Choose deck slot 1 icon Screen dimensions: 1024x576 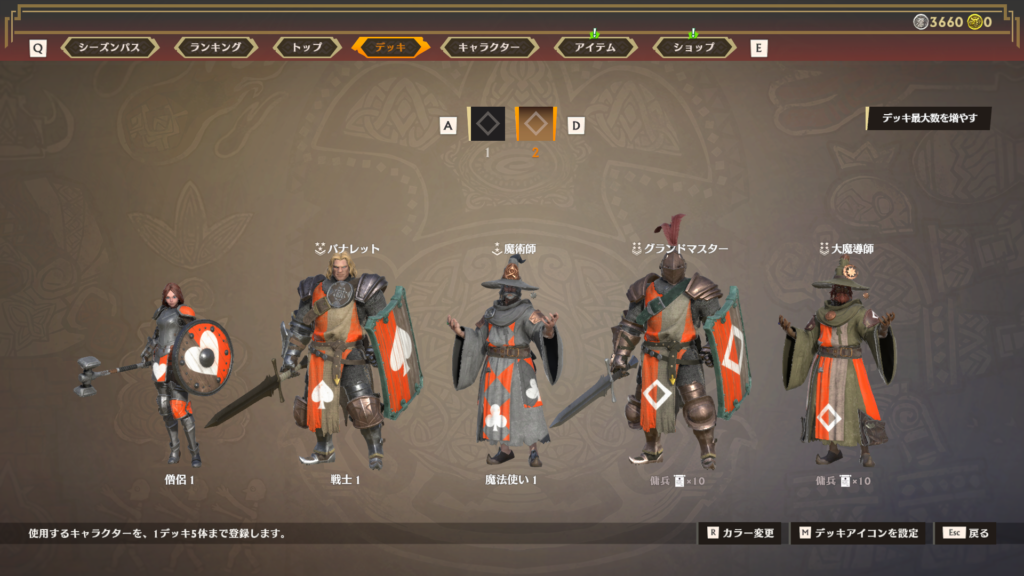[486, 124]
